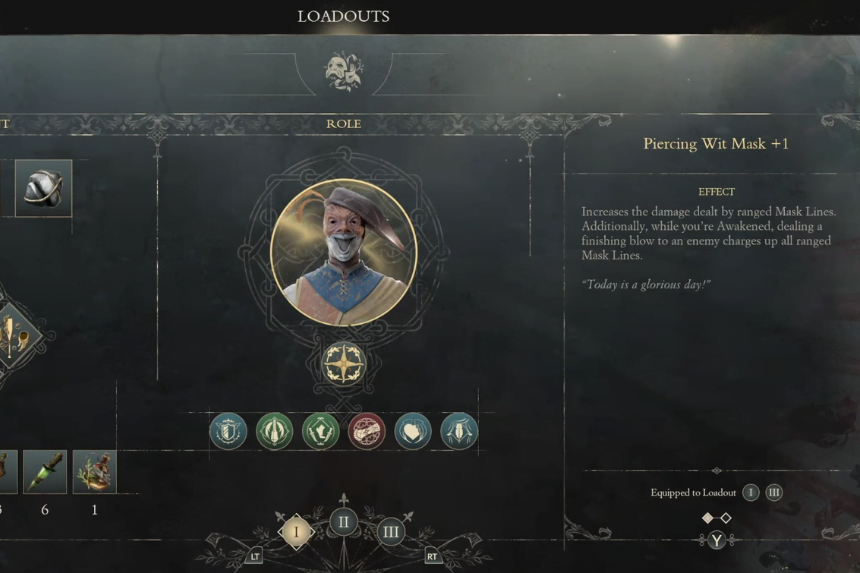Select the blue feather perk icon
The image size is (860, 573).
(x=459, y=431)
